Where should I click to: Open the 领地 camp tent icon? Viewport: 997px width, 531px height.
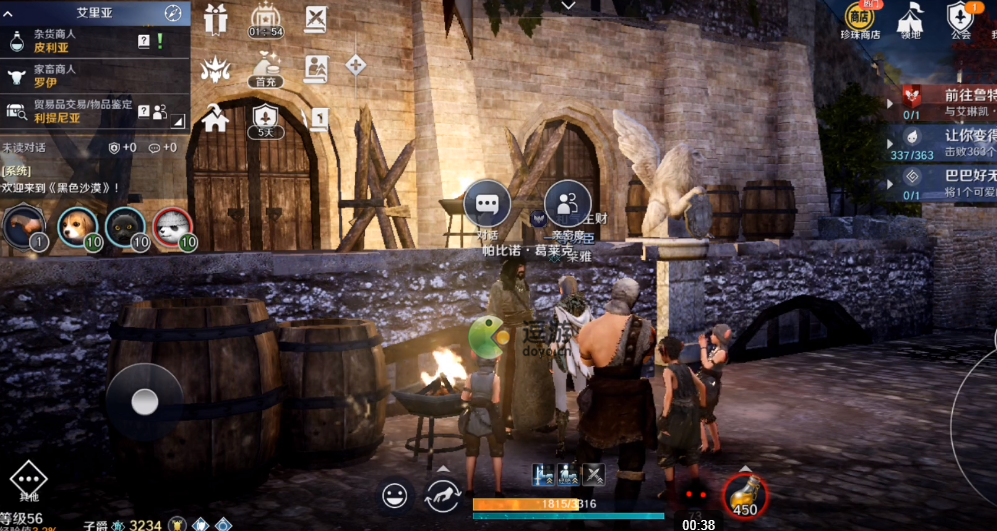click(909, 18)
